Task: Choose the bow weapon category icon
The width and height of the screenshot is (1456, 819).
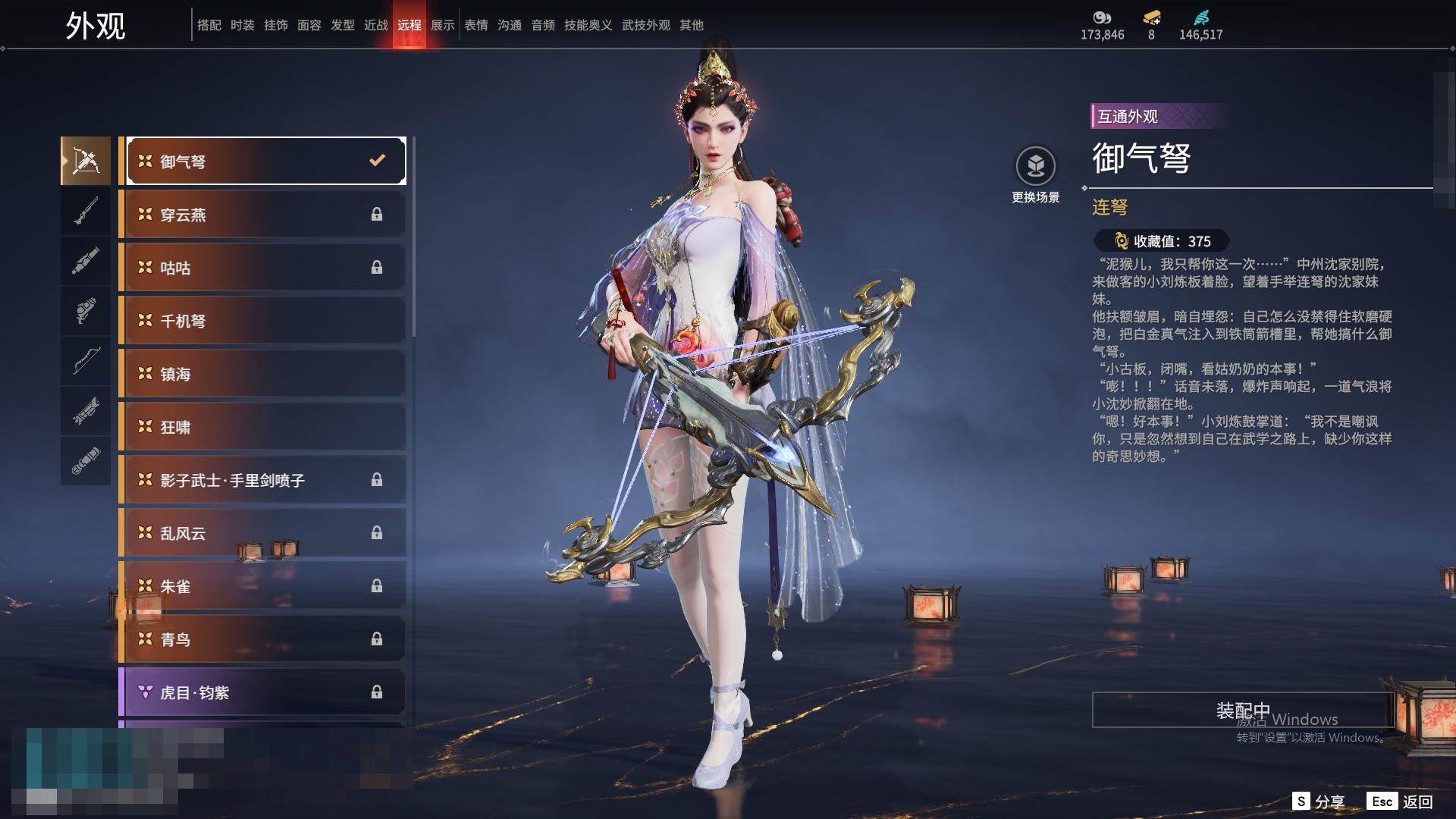Action: [x=86, y=361]
